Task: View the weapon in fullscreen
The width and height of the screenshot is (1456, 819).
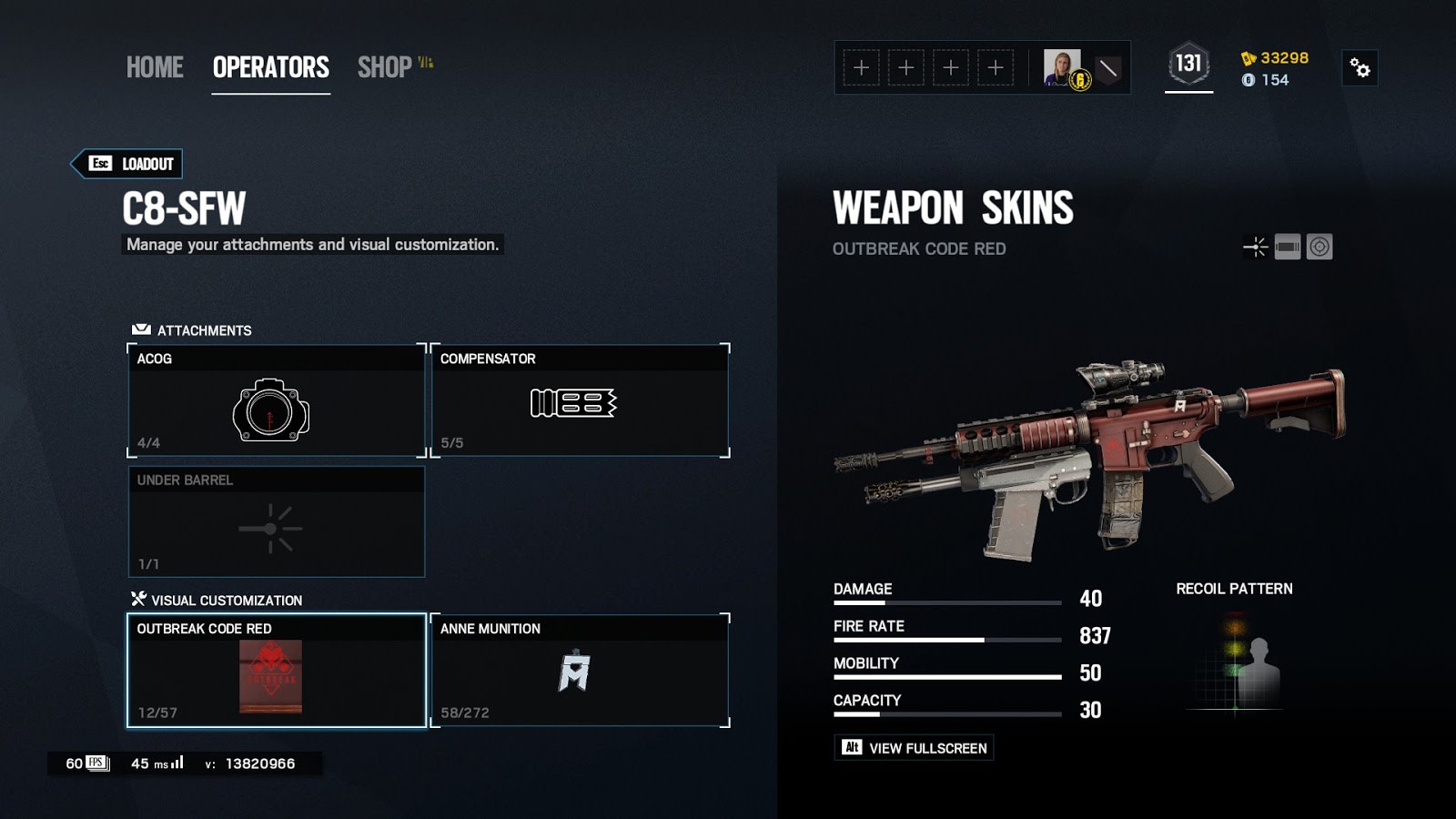Action: tap(914, 748)
